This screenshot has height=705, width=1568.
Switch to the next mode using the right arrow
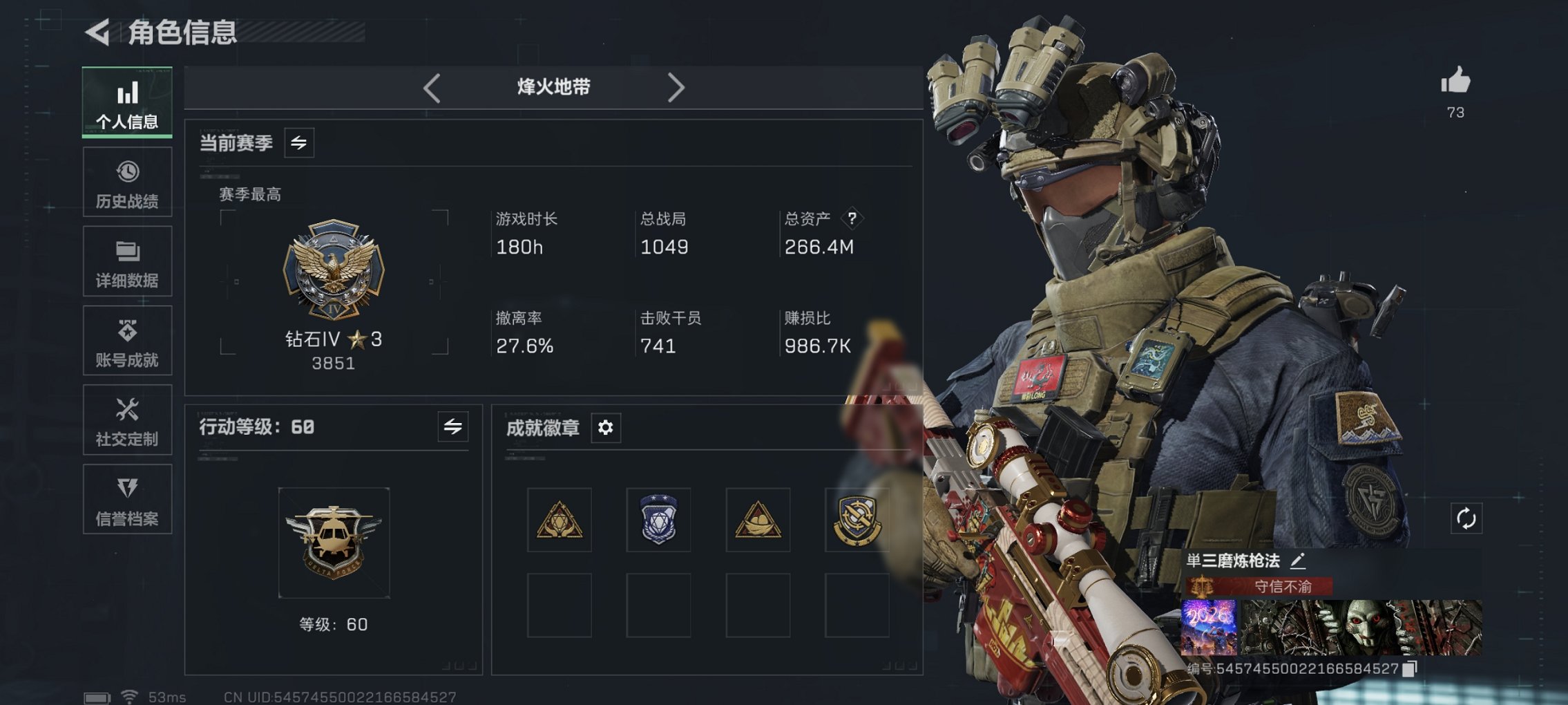677,87
